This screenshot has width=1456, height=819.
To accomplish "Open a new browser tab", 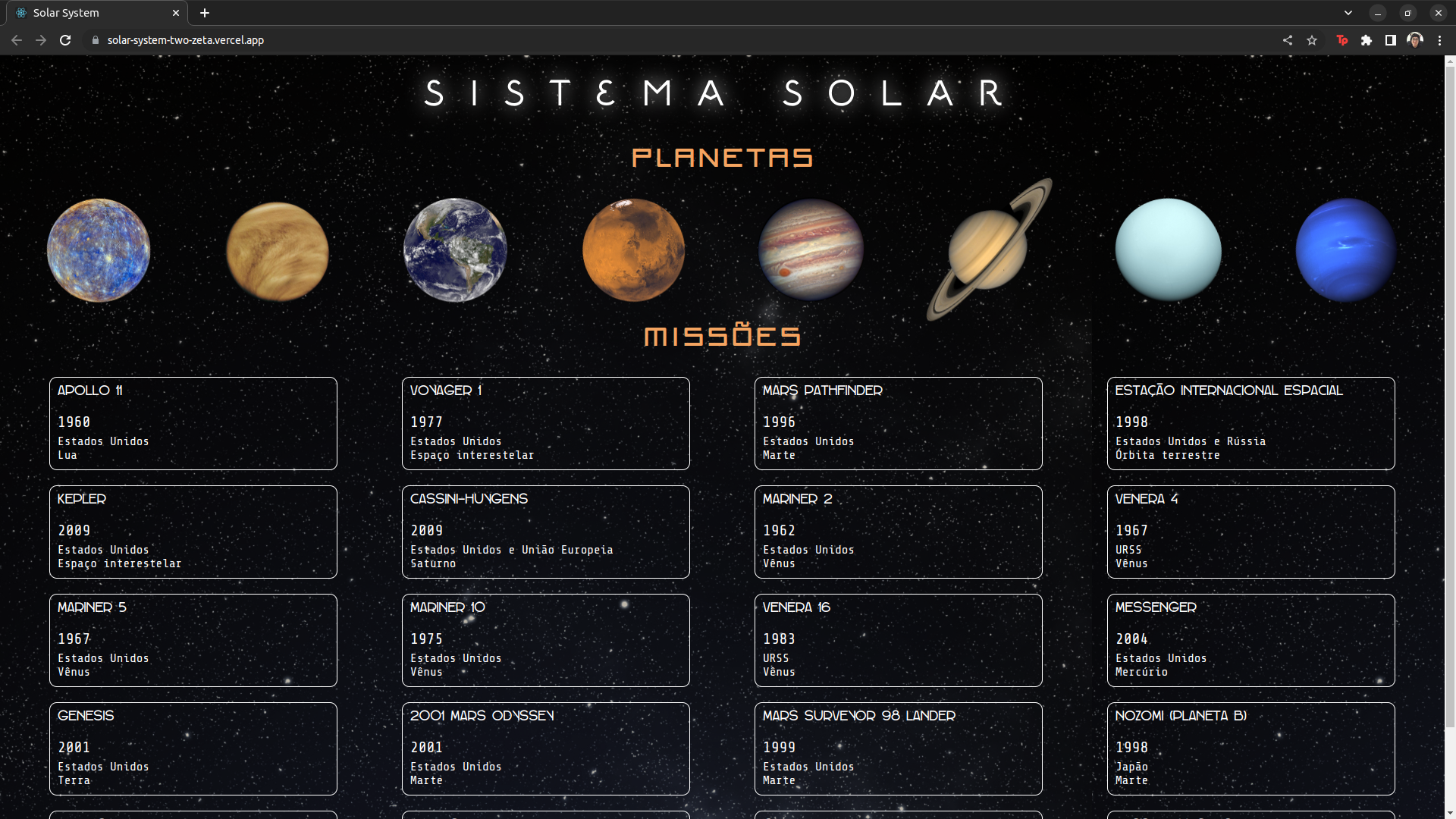I will [204, 12].
